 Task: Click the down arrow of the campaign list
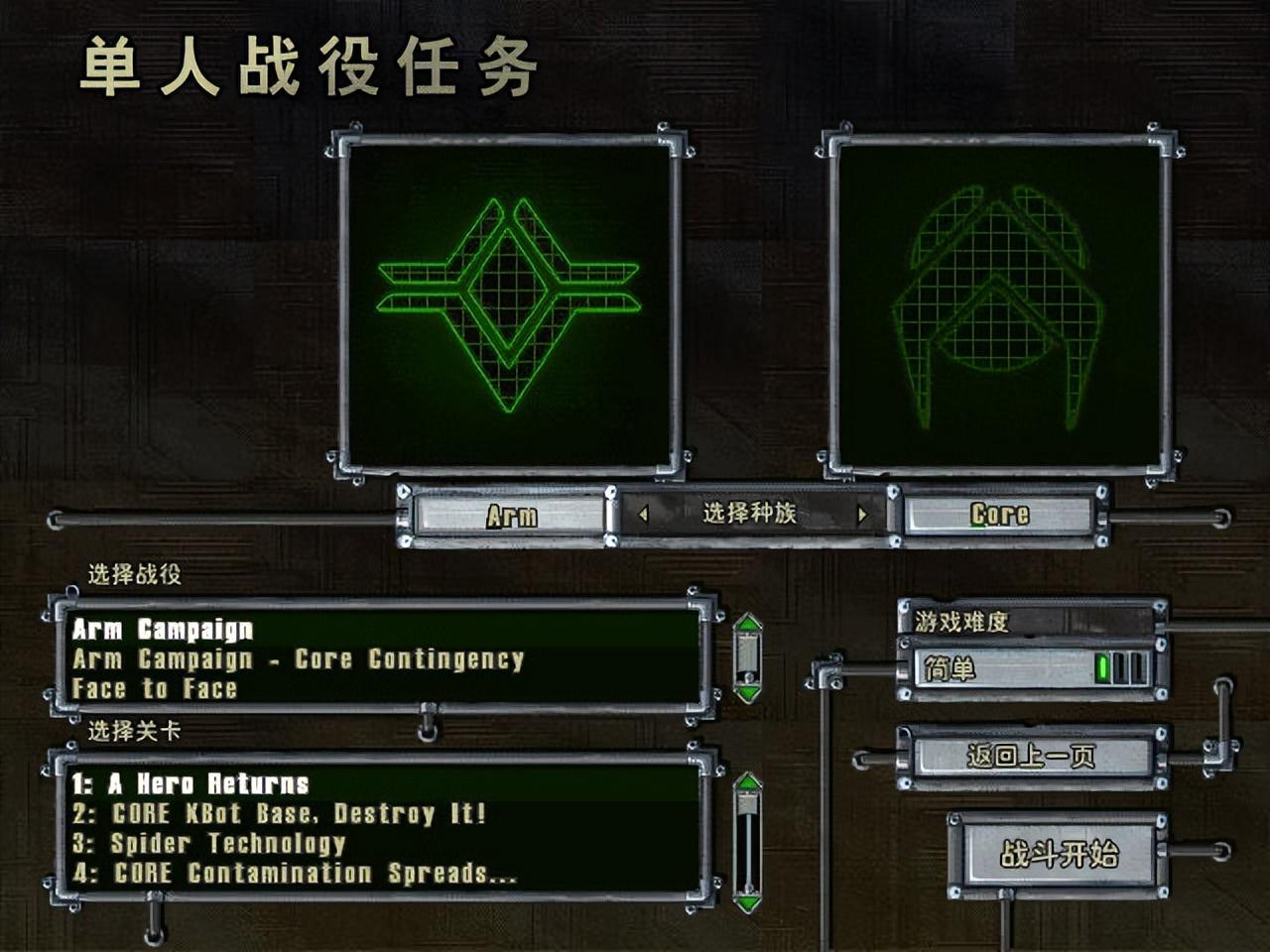point(746,694)
